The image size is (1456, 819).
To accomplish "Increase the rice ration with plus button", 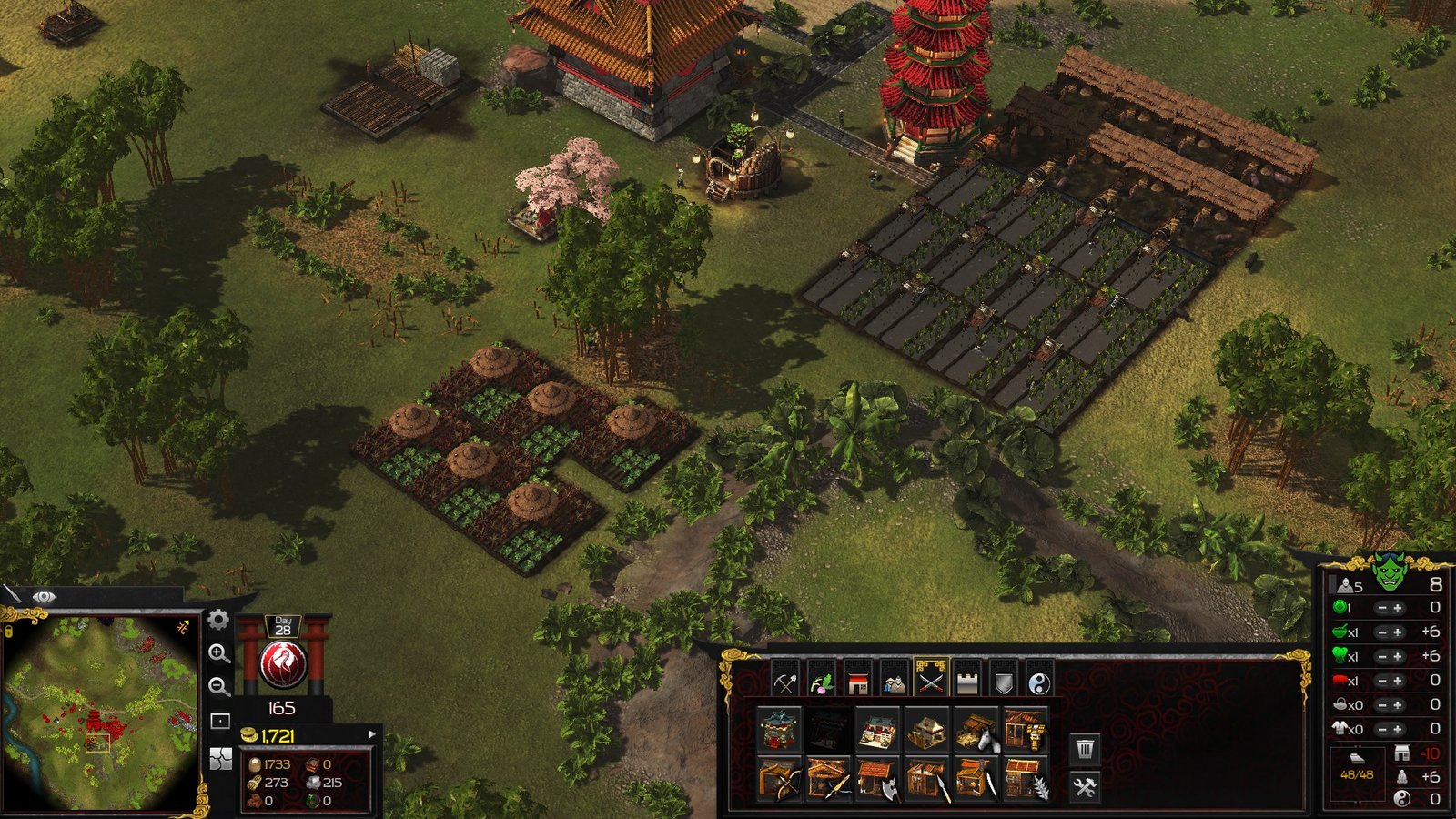I will coord(1398,632).
